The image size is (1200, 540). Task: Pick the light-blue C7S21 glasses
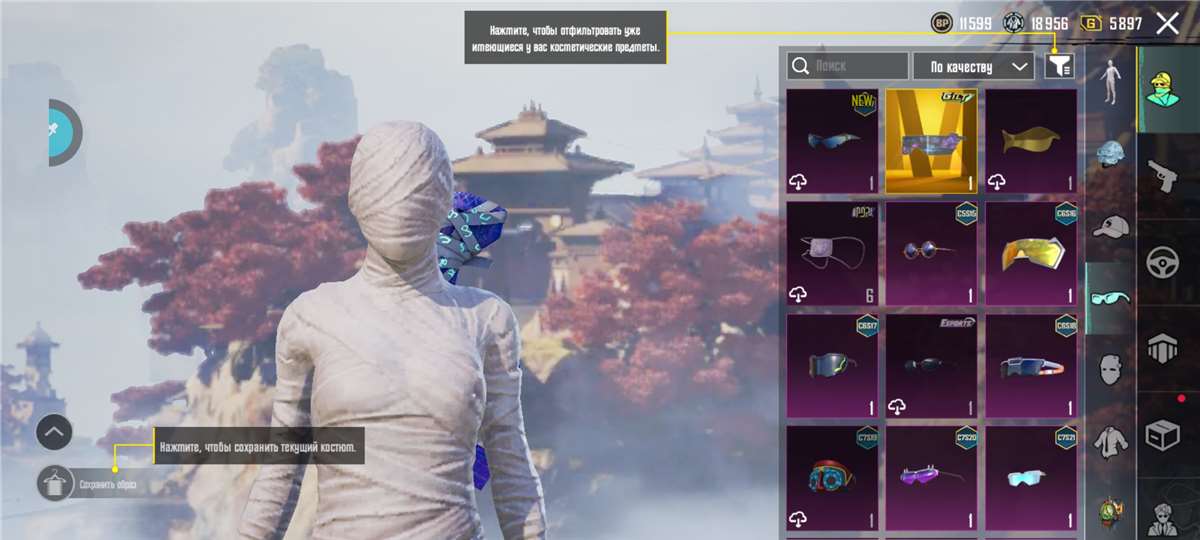coord(1031,478)
